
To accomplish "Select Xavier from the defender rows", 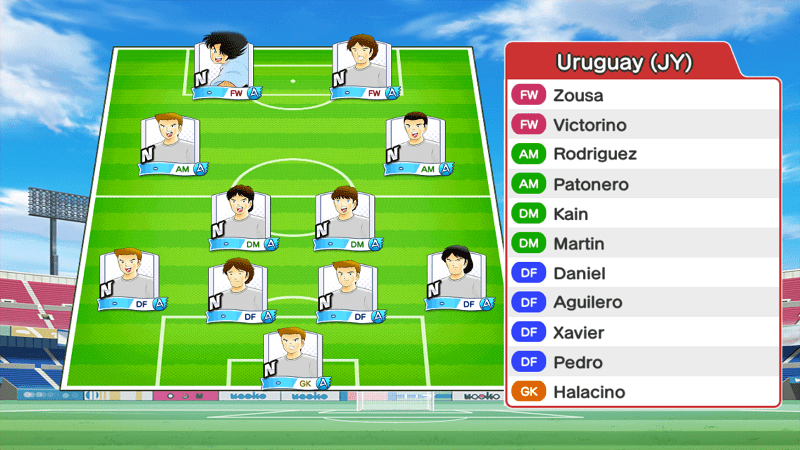I will (x=642, y=332).
